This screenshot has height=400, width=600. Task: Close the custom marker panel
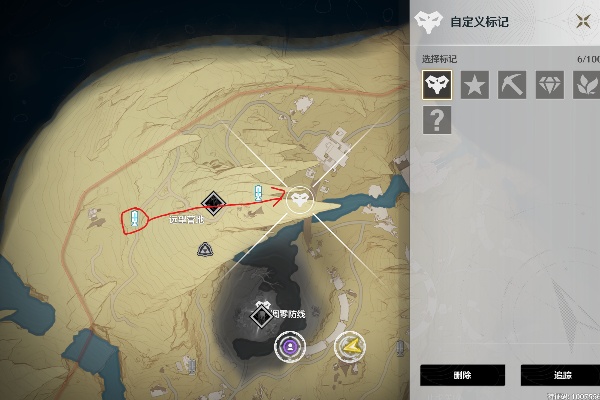[x=583, y=22]
